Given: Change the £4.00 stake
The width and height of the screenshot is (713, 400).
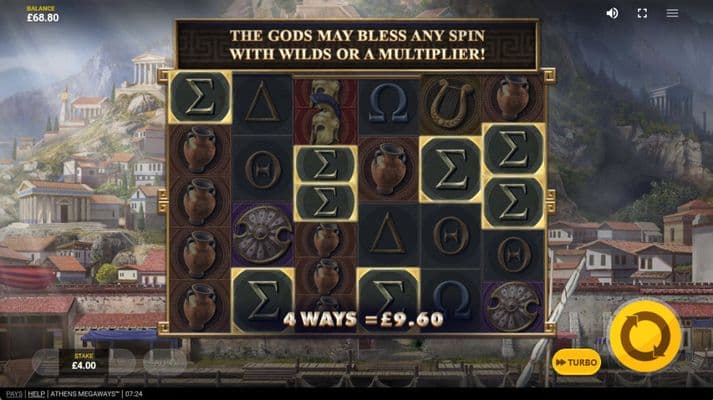Looking at the screenshot, I should (x=86, y=361).
